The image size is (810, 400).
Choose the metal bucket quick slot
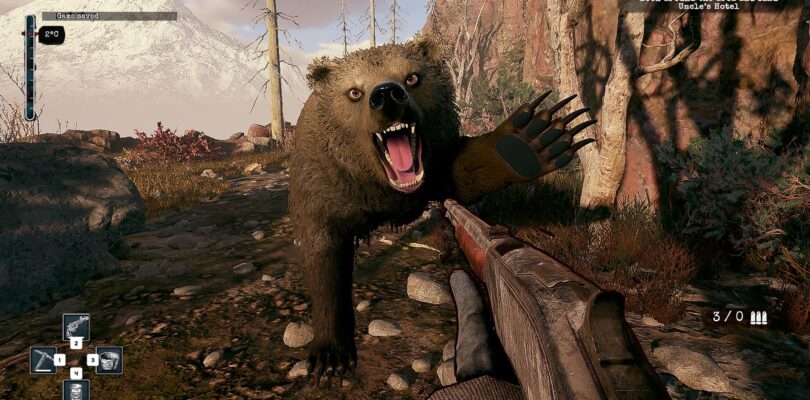point(109,358)
